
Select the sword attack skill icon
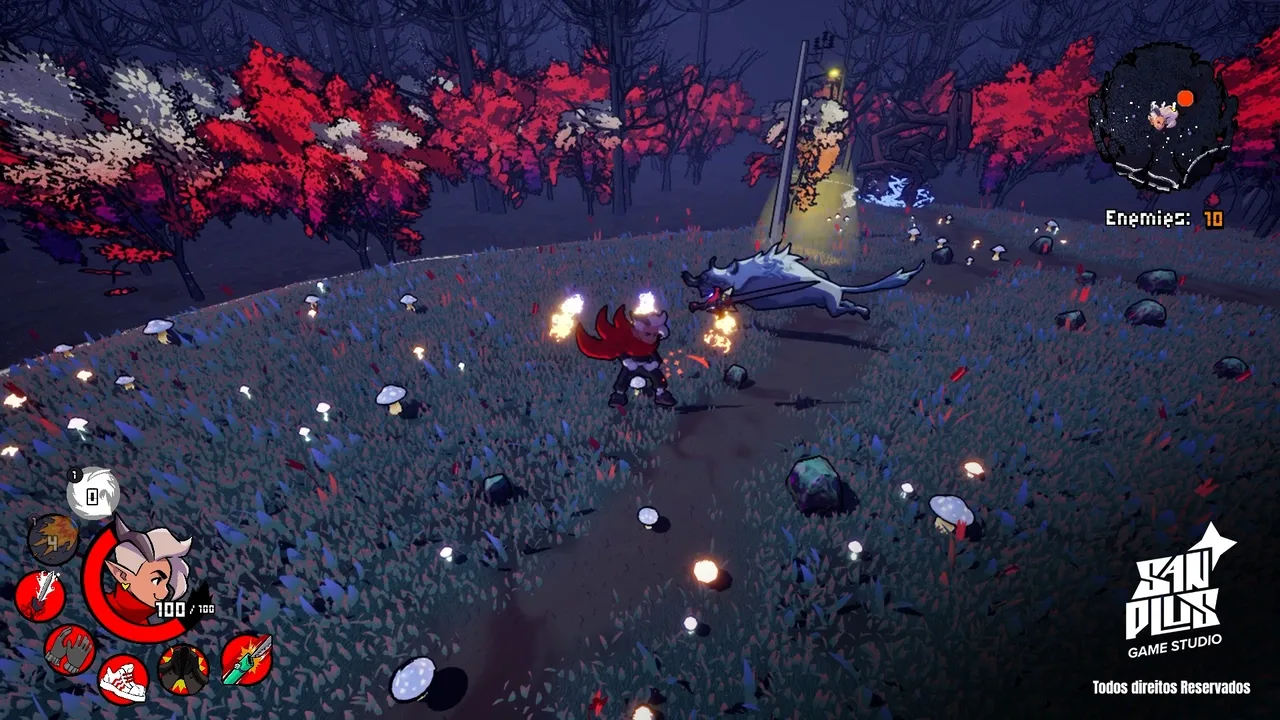[40, 596]
